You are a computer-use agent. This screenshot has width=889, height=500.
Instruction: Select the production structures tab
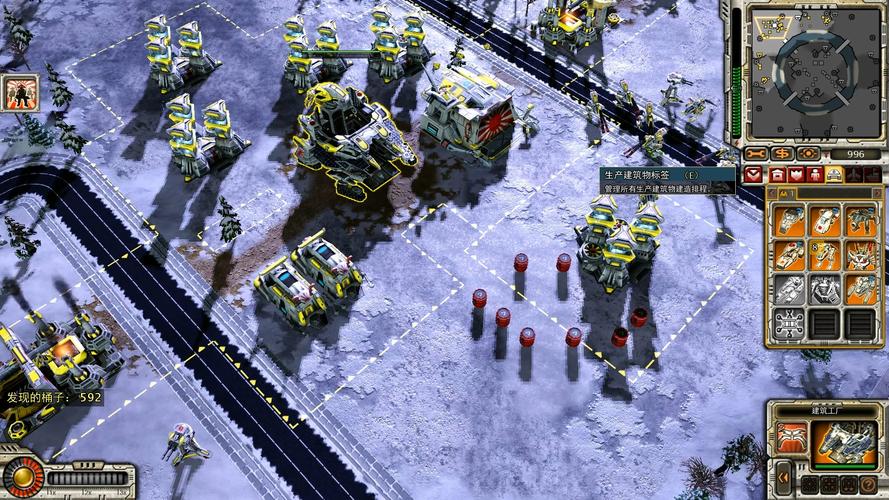pyautogui.click(x=779, y=174)
